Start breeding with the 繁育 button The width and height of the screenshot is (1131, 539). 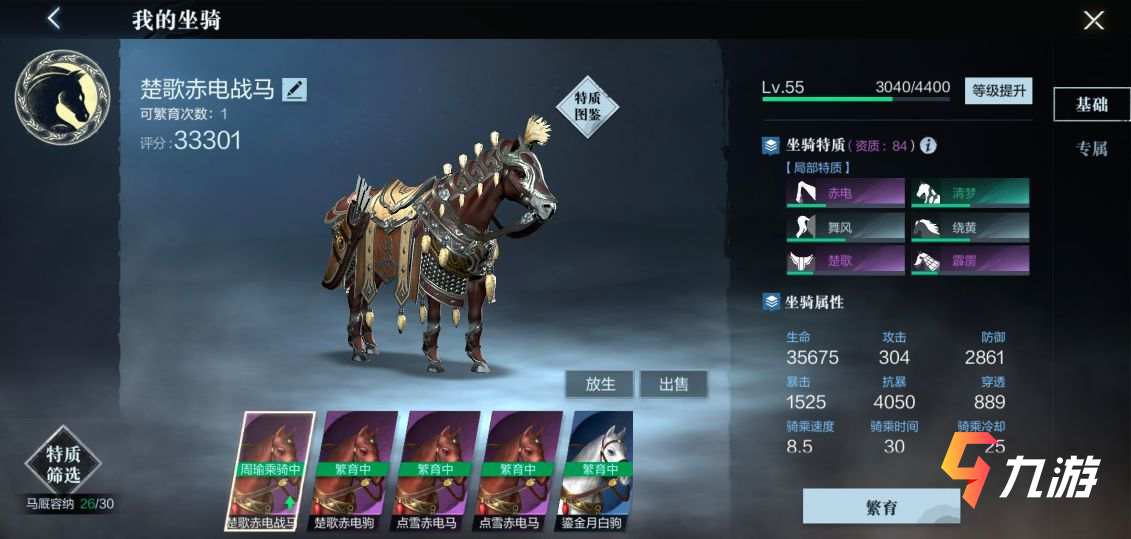point(881,507)
